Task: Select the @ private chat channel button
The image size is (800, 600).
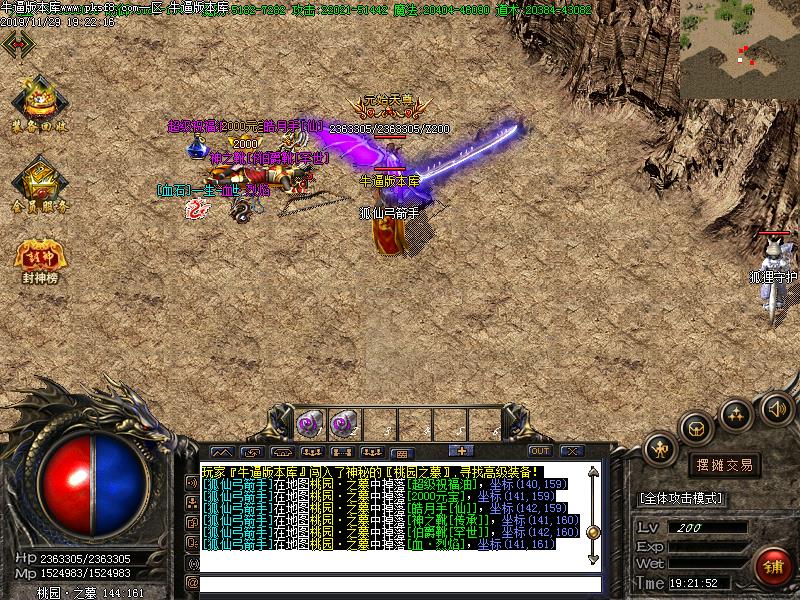Action: [x=191, y=582]
